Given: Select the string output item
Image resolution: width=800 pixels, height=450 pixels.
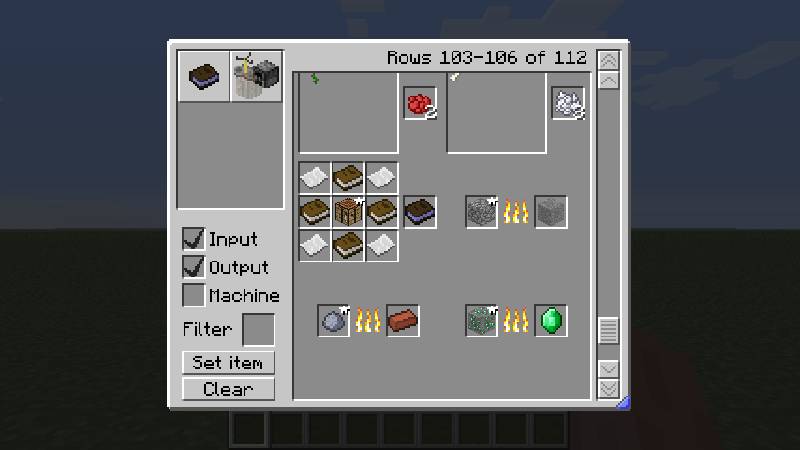Looking at the screenshot, I should pos(568,102).
